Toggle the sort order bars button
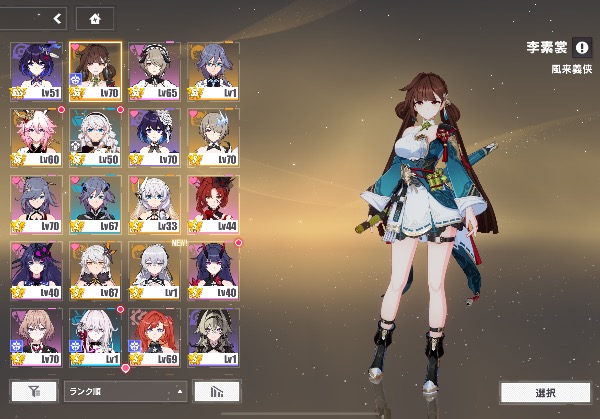 click(216, 391)
